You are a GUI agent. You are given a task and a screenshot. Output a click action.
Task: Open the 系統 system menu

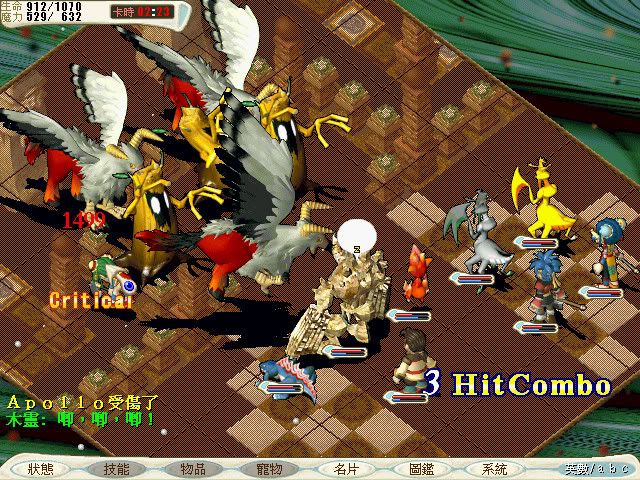coord(494,469)
